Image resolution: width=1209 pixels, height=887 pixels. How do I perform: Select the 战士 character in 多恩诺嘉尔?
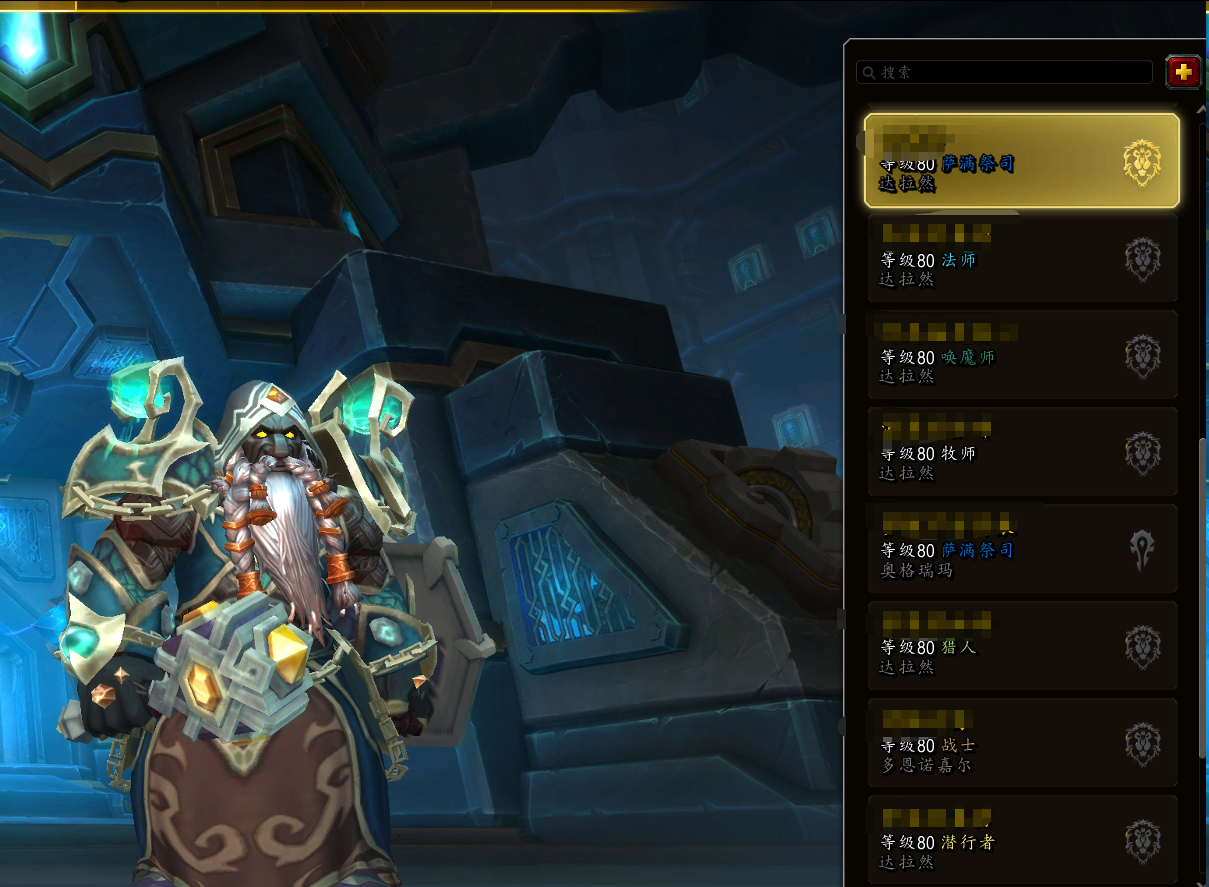coord(1021,743)
